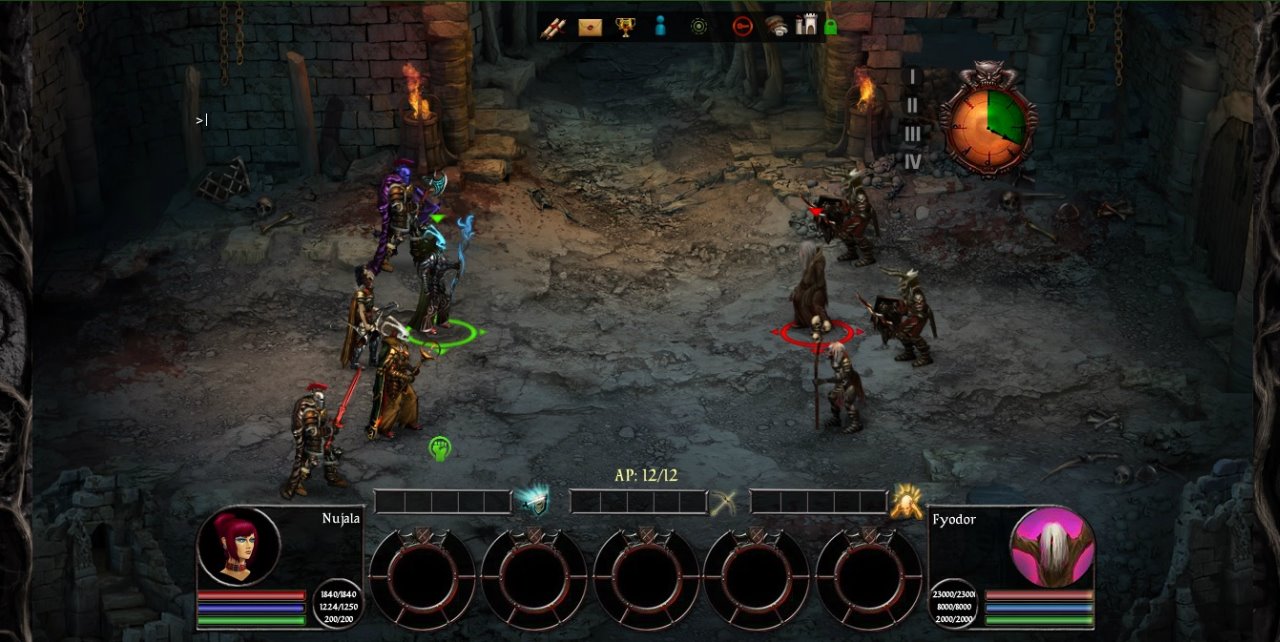This screenshot has width=1280, height=642.
Task: Select the roman numeral I button
Action: click(x=911, y=76)
